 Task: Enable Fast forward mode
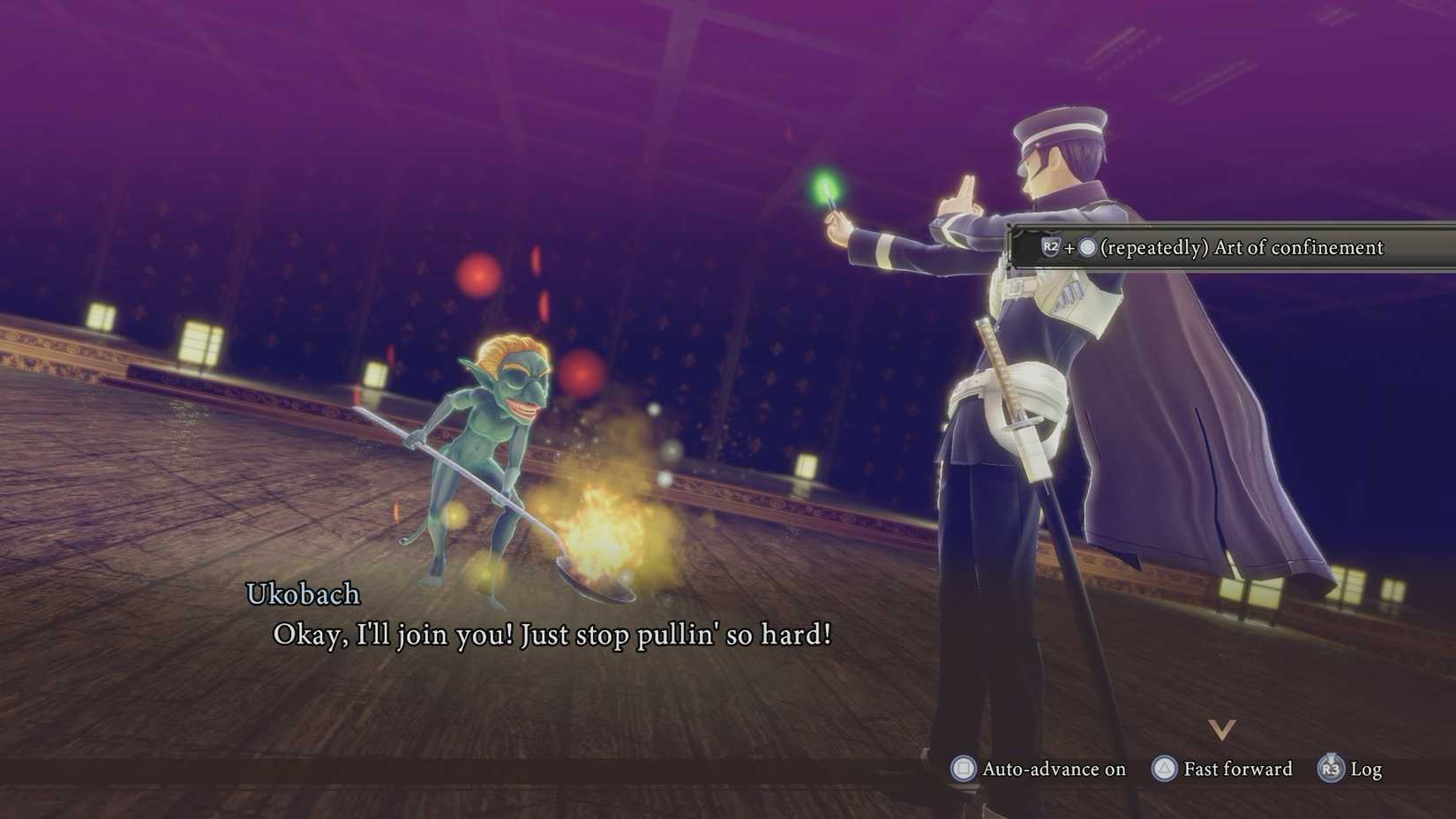tap(1225, 770)
